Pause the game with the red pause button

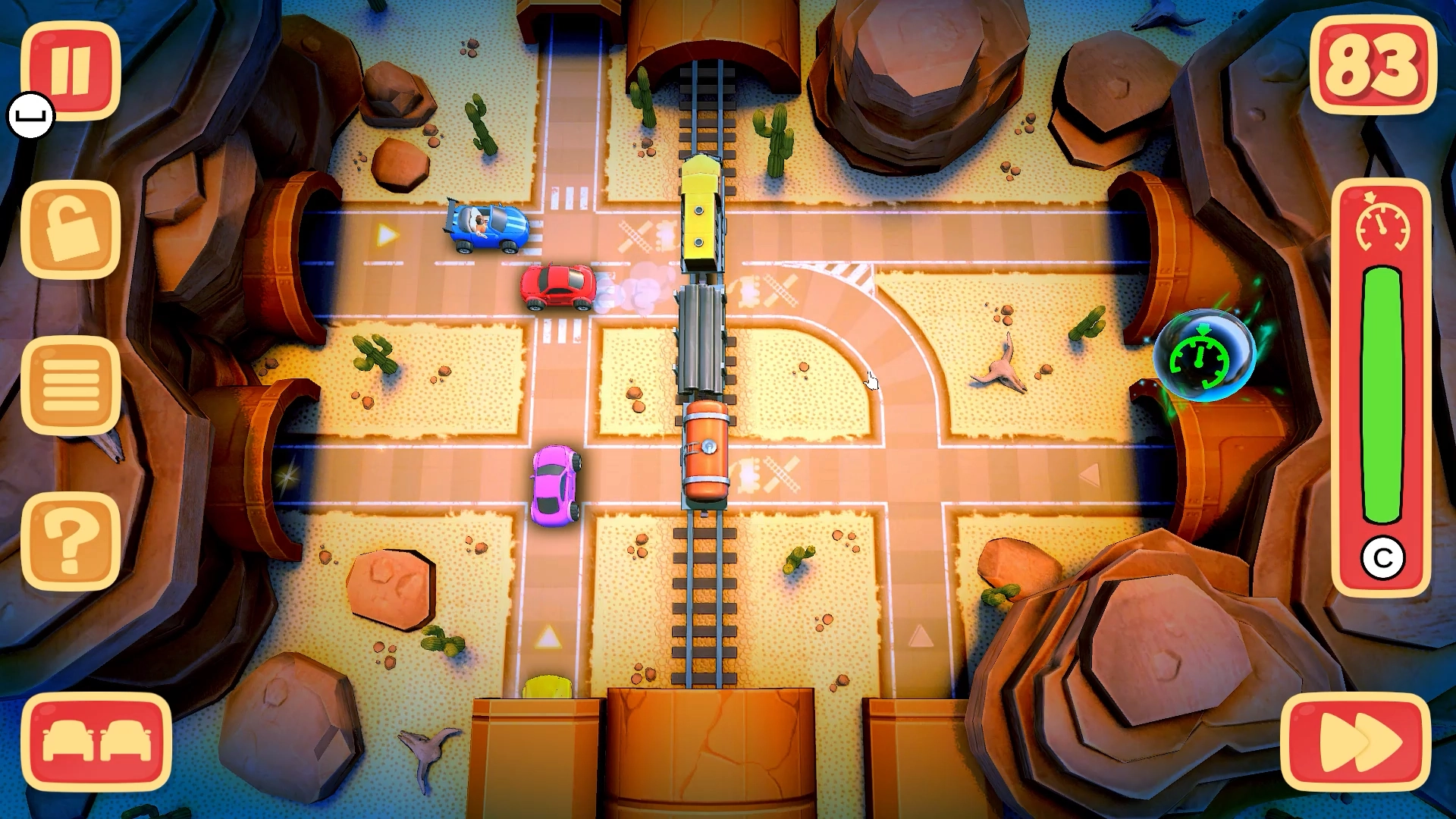(x=71, y=70)
